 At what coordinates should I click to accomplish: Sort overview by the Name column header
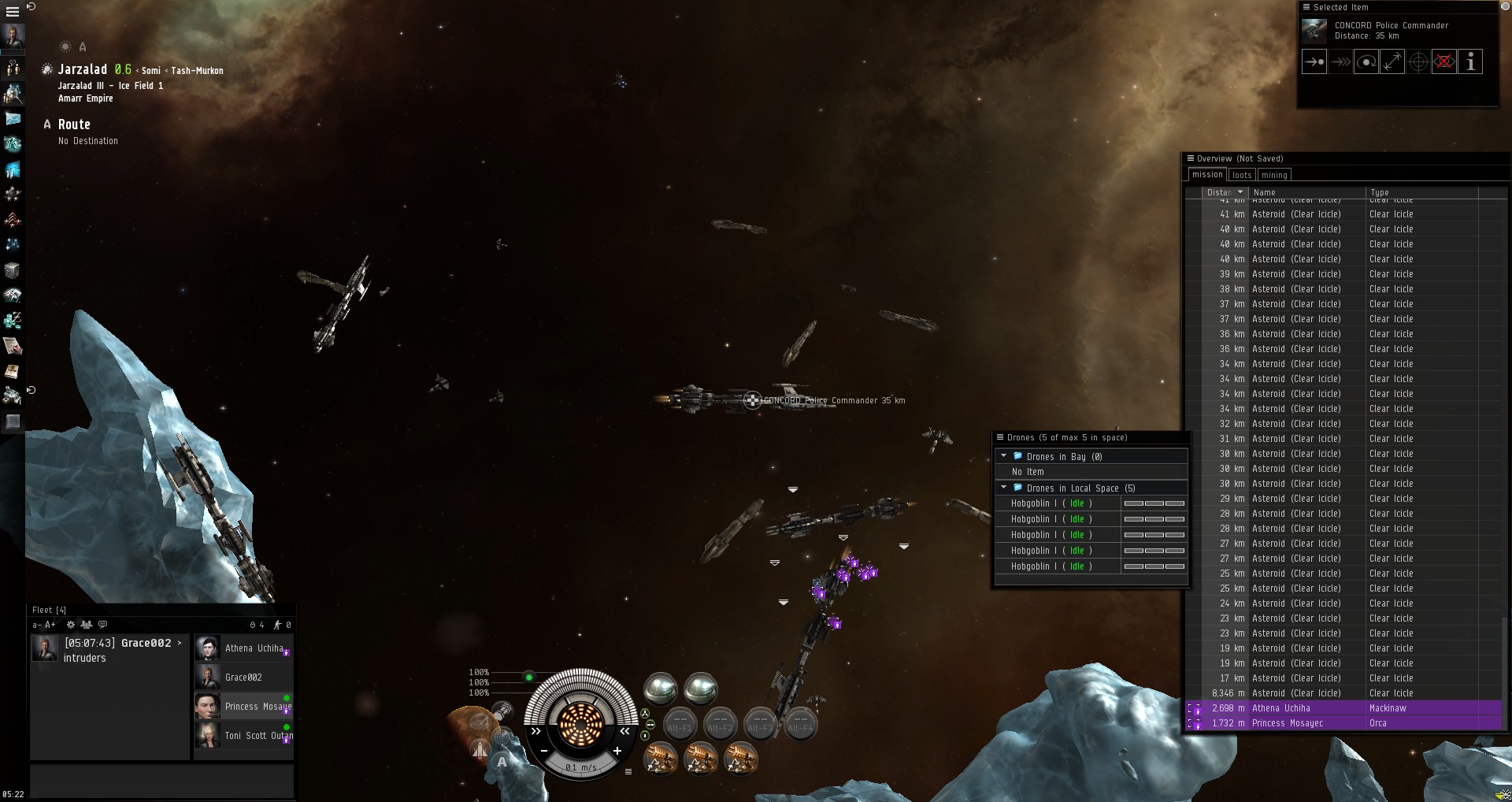1265,192
